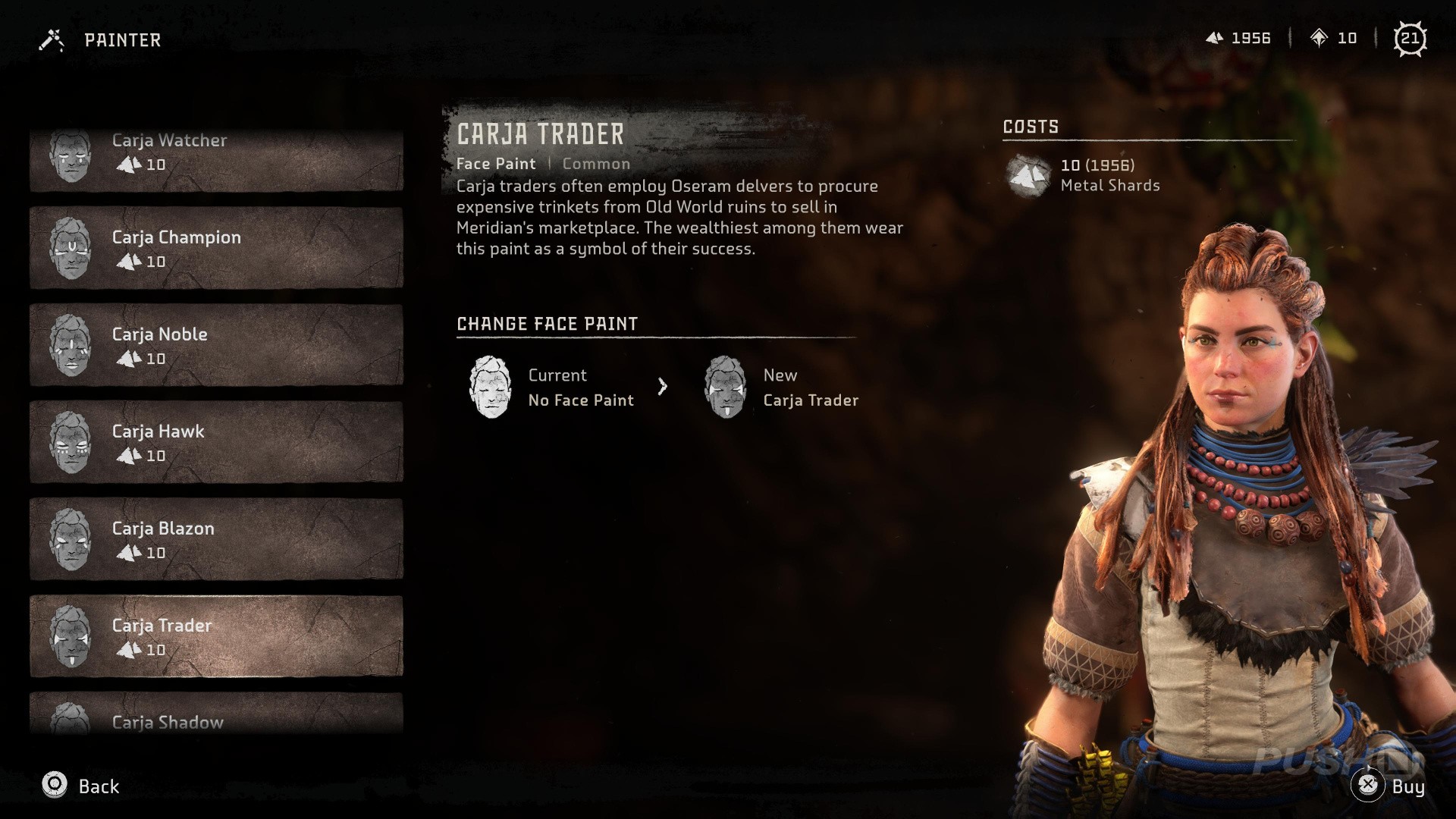
Task: Select the Carja Blazon face paint icon
Action: coord(71,538)
